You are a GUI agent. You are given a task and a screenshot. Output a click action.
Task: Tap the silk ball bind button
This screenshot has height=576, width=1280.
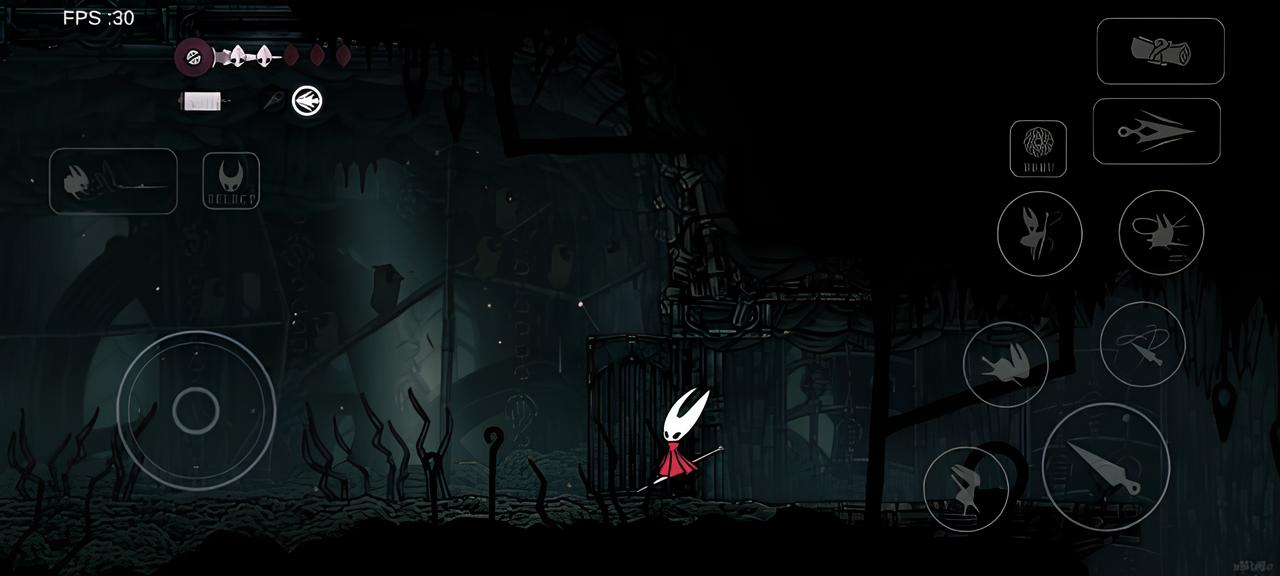[1037, 149]
